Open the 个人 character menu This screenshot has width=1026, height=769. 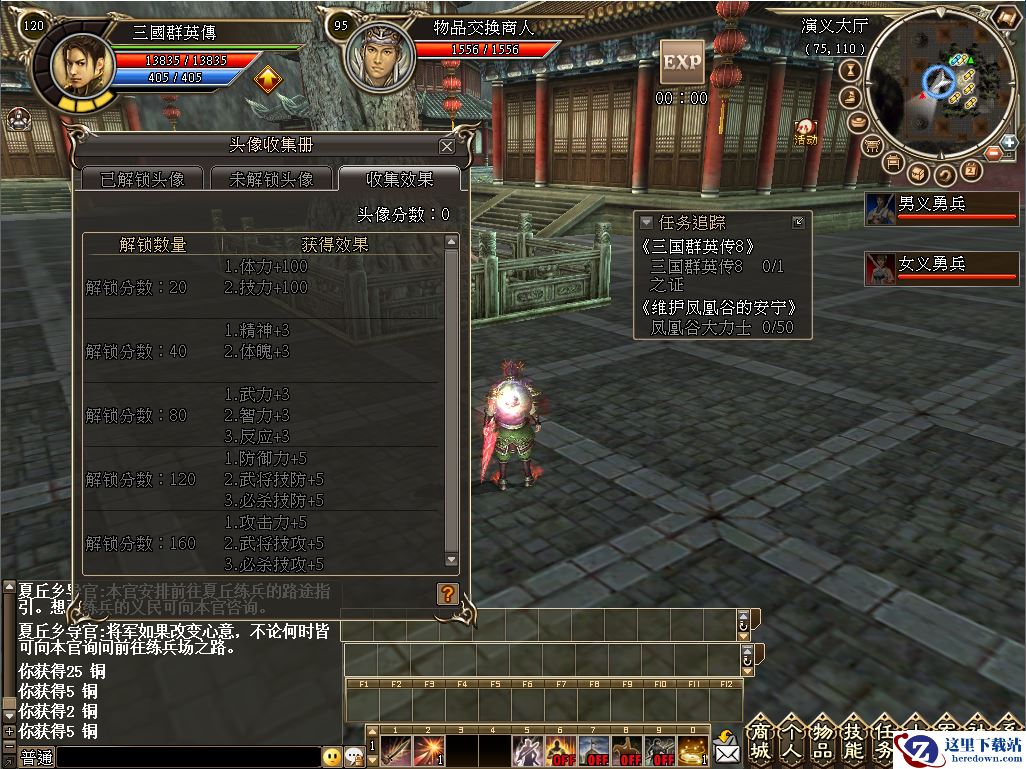tap(791, 740)
